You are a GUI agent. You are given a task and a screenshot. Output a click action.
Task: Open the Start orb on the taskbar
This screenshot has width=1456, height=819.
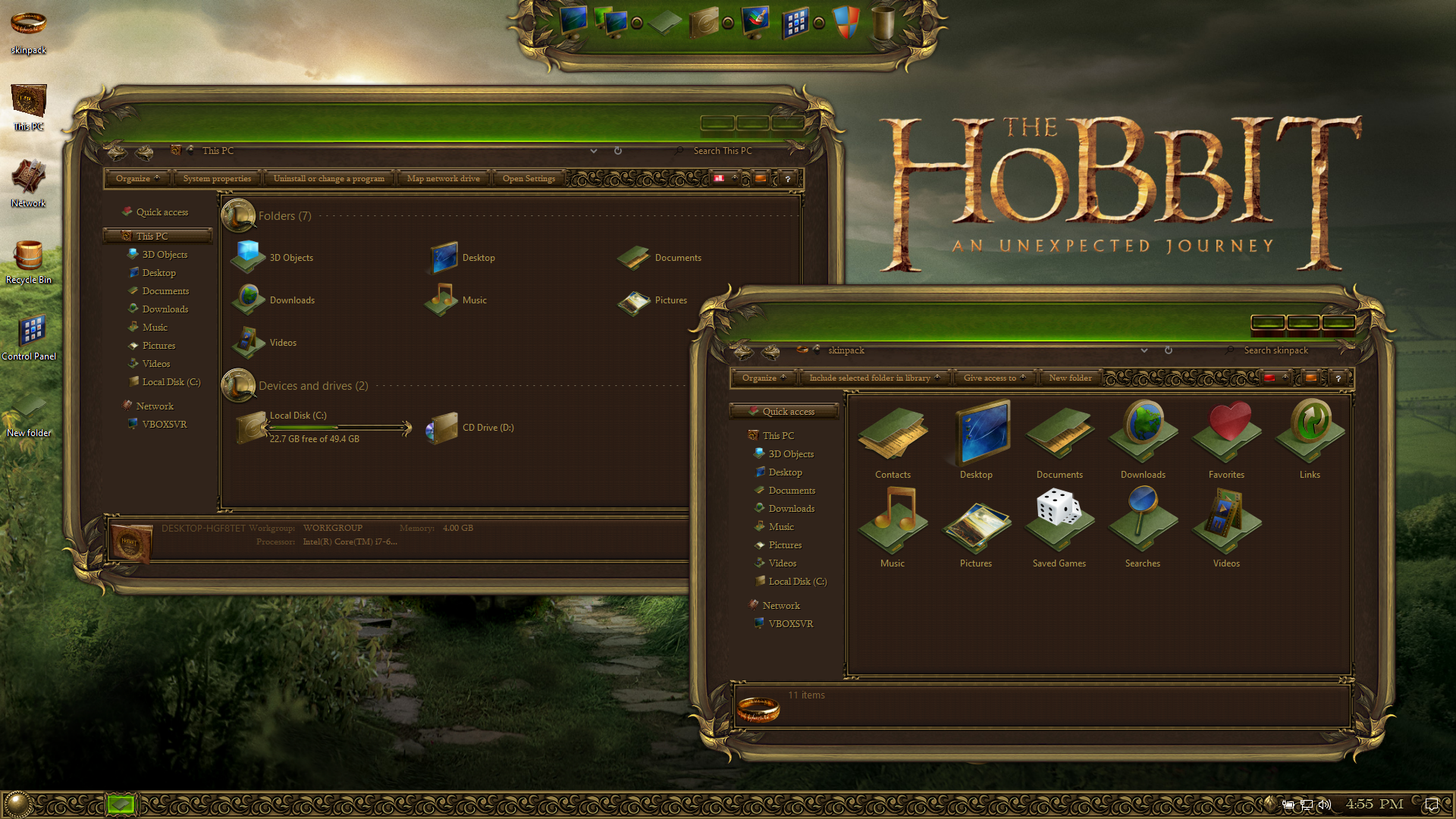[17, 804]
